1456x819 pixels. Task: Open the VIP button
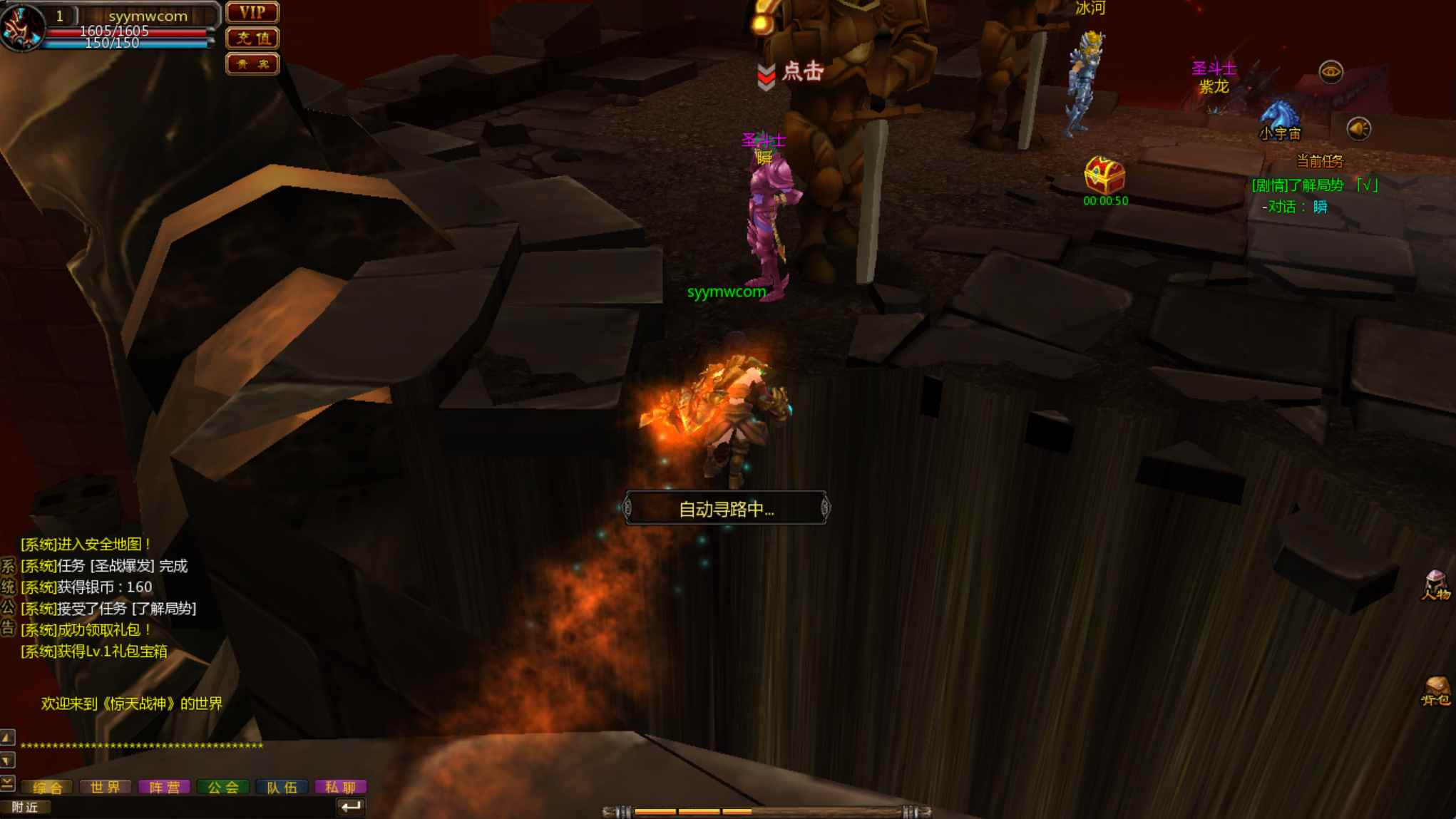coord(252,13)
